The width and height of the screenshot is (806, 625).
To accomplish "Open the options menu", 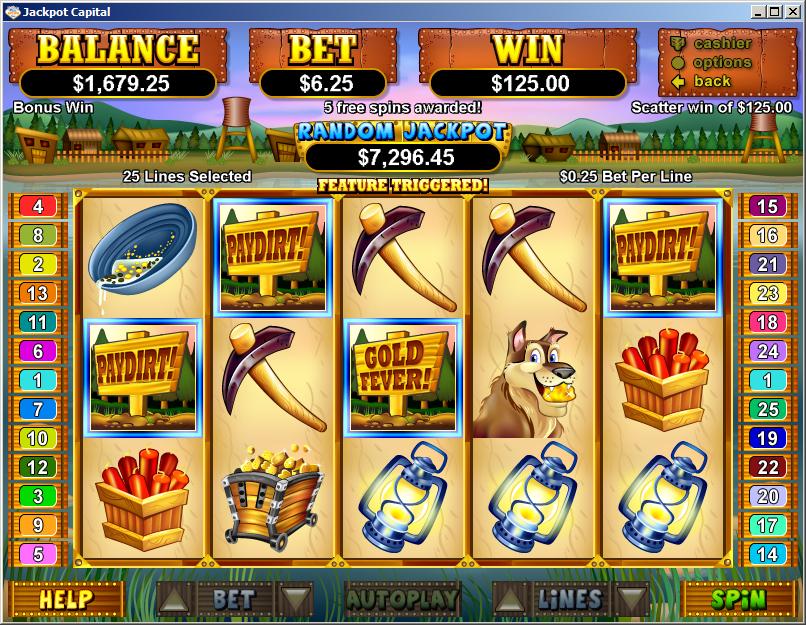I will tap(722, 62).
